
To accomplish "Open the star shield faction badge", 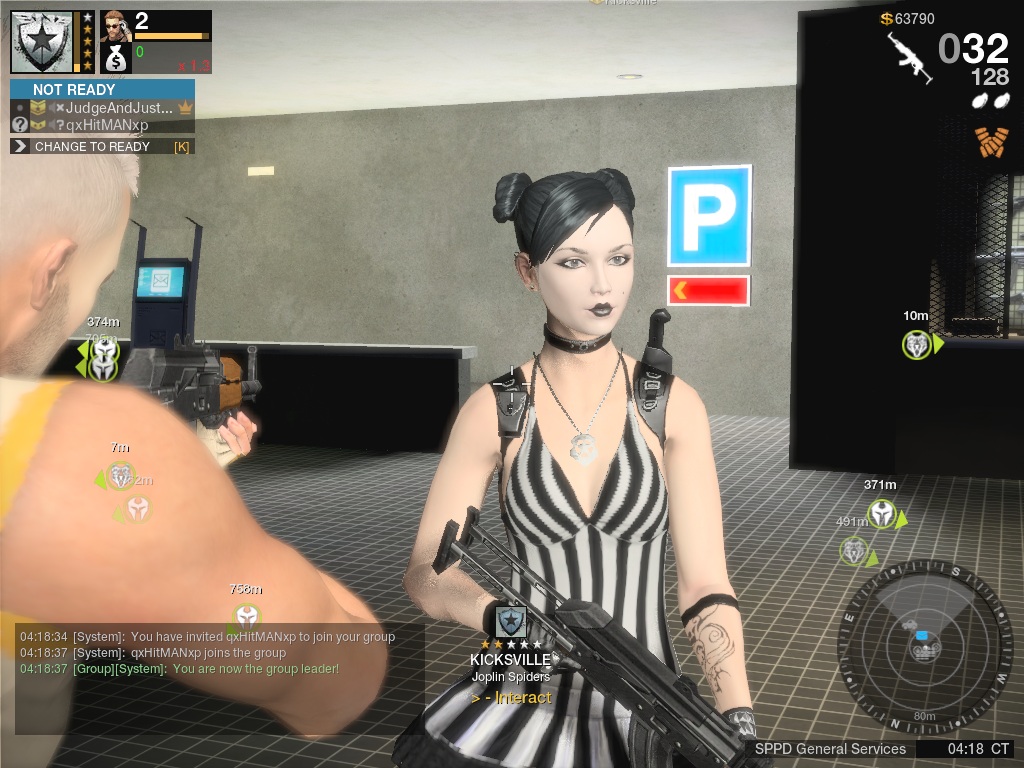I will 42,42.
